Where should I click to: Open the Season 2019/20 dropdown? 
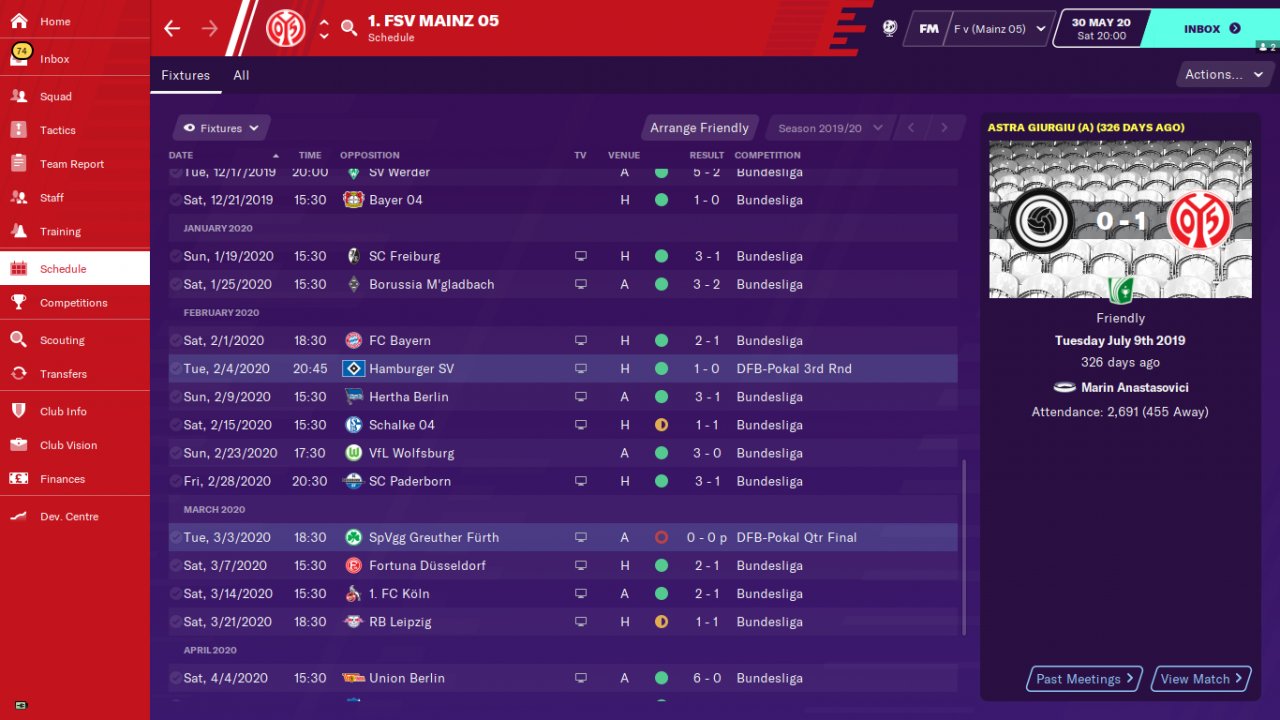(830, 128)
